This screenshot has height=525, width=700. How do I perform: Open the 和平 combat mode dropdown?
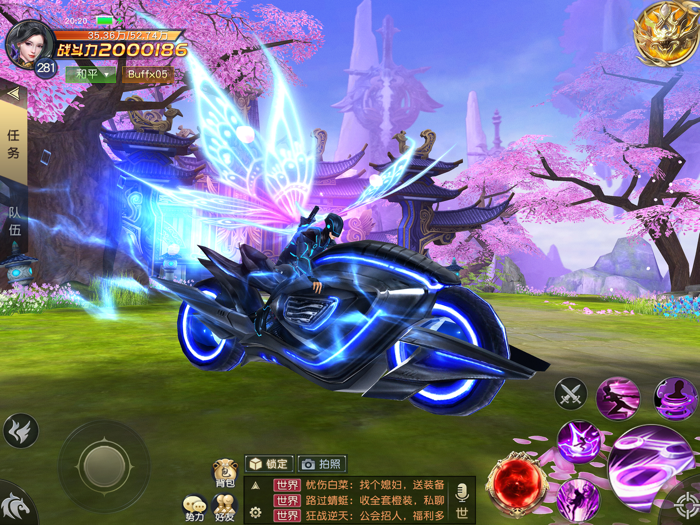[x=90, y=74]
